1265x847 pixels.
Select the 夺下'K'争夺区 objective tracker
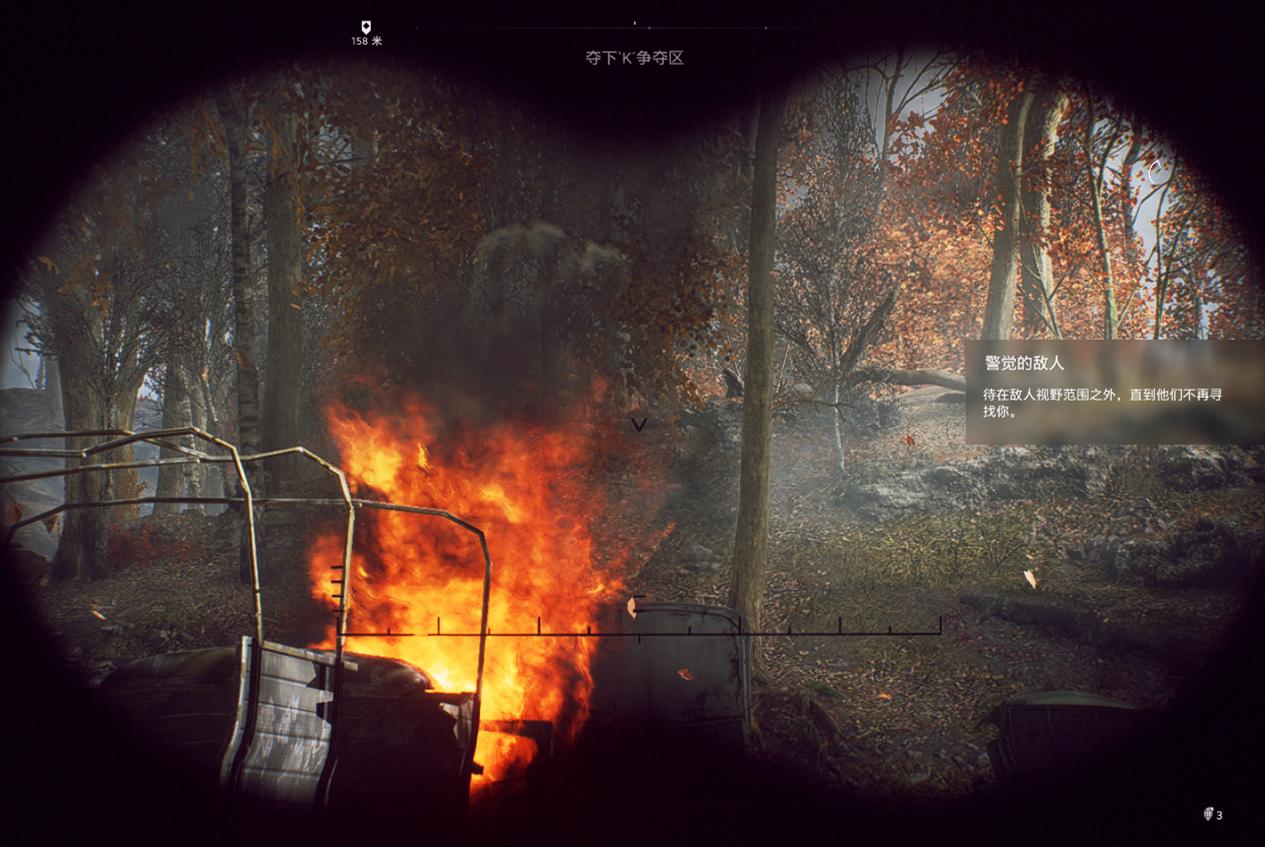(x=634, y=58)
